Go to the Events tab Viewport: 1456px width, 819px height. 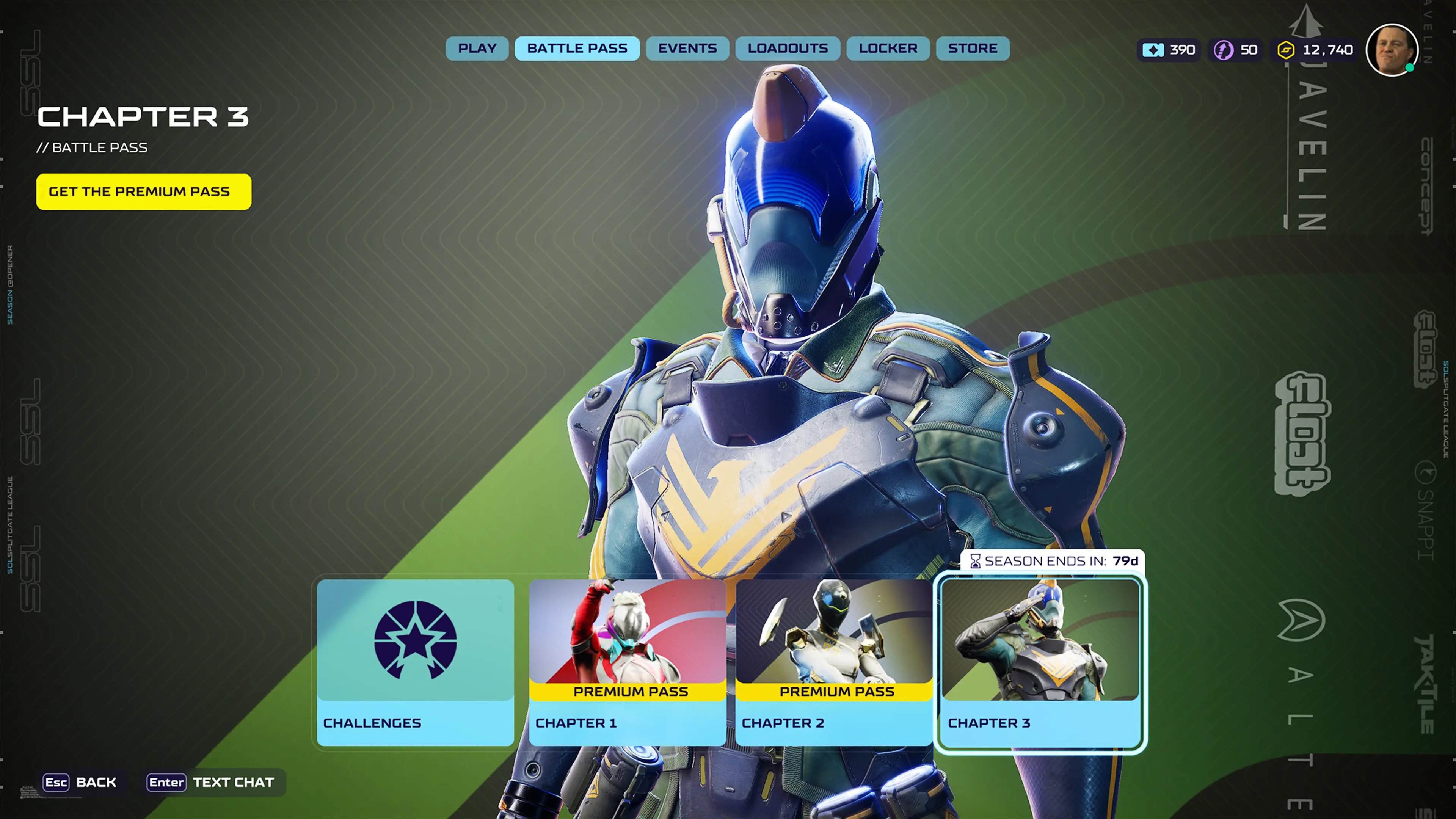(x=687, y=49)
